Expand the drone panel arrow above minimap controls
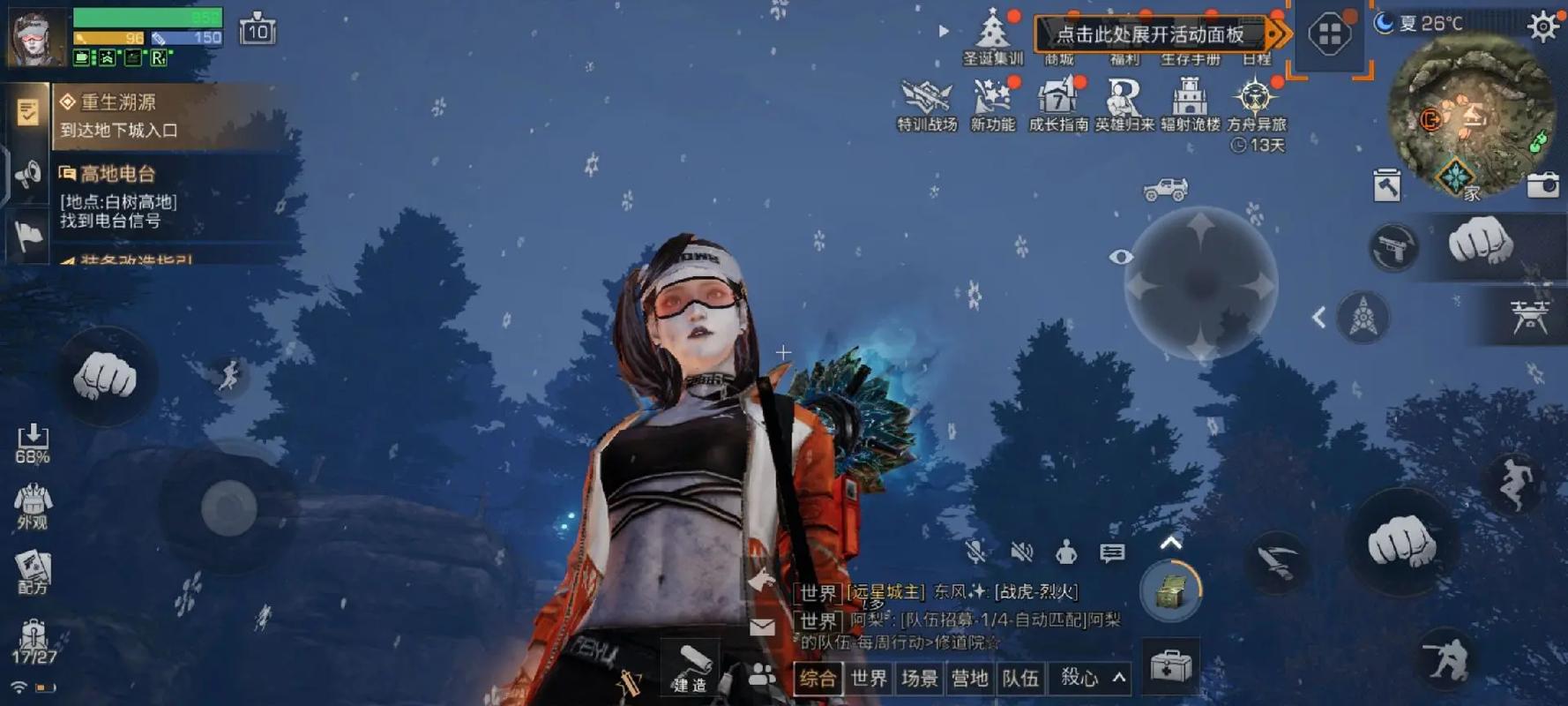This screenshot has width=1568, height=706. click(1320, 314)
